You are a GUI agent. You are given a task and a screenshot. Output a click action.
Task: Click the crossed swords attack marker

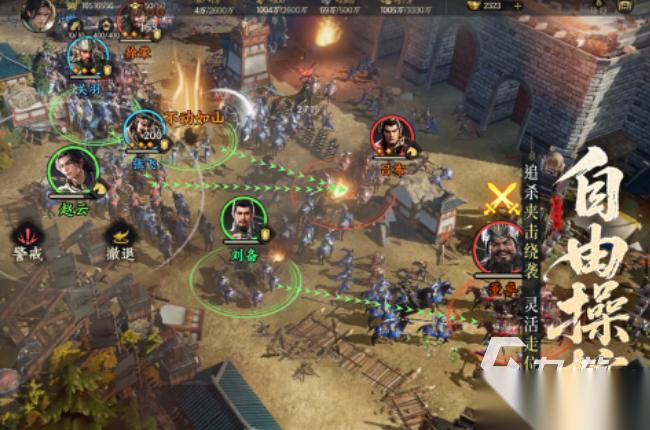(499, 197)
